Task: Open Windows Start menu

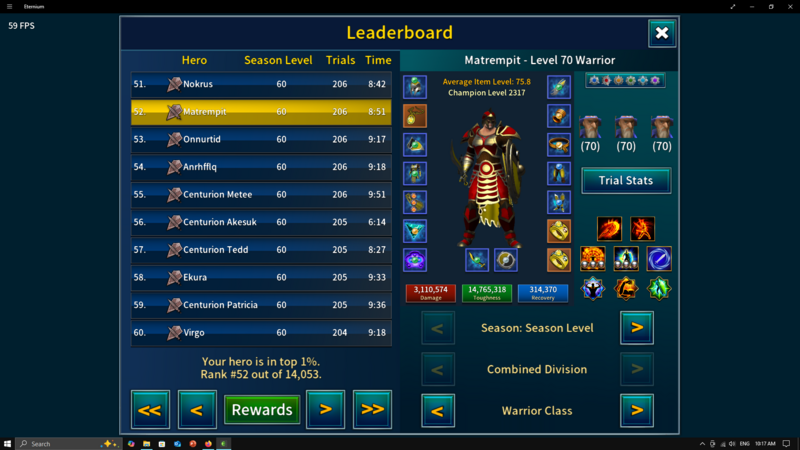Action: (8, 443)
